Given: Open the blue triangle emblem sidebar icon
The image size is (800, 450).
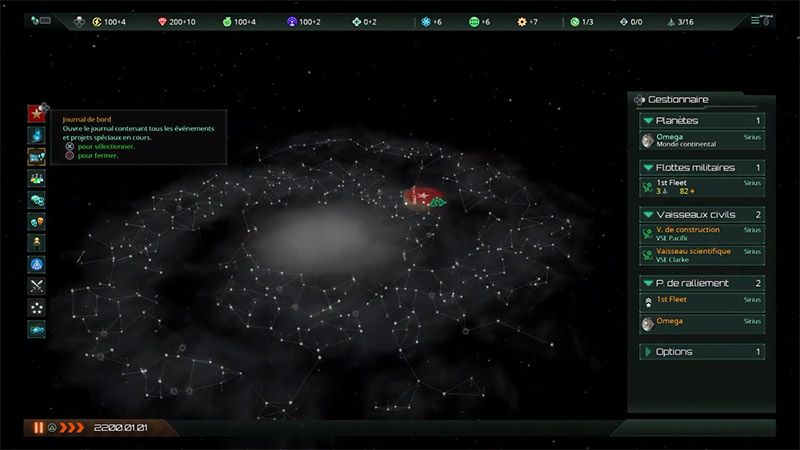Looking at the screenshot, I should pyautogui.click(x=36, y=264).
